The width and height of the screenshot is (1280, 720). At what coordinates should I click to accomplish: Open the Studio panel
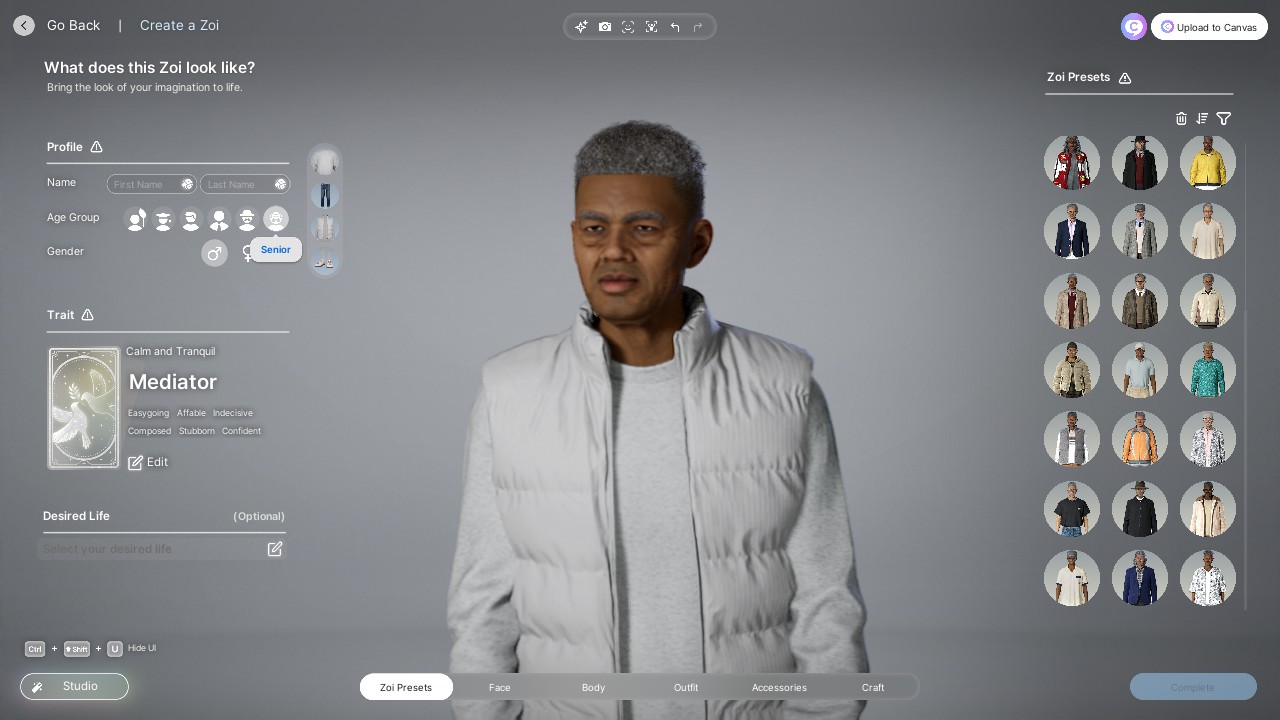tap(74, 686)
